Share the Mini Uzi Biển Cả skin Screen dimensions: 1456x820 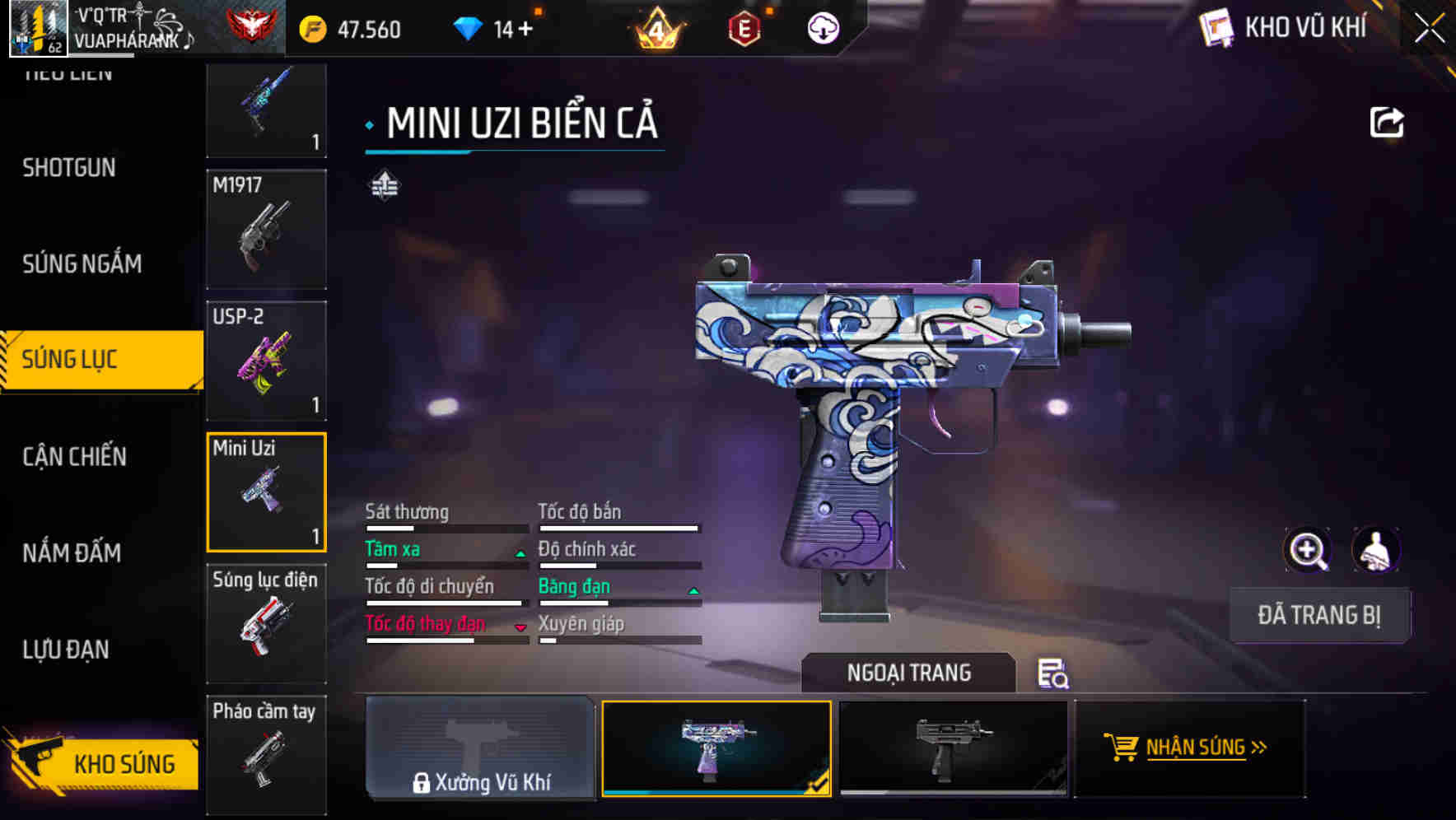click(x=1386, y=123)
